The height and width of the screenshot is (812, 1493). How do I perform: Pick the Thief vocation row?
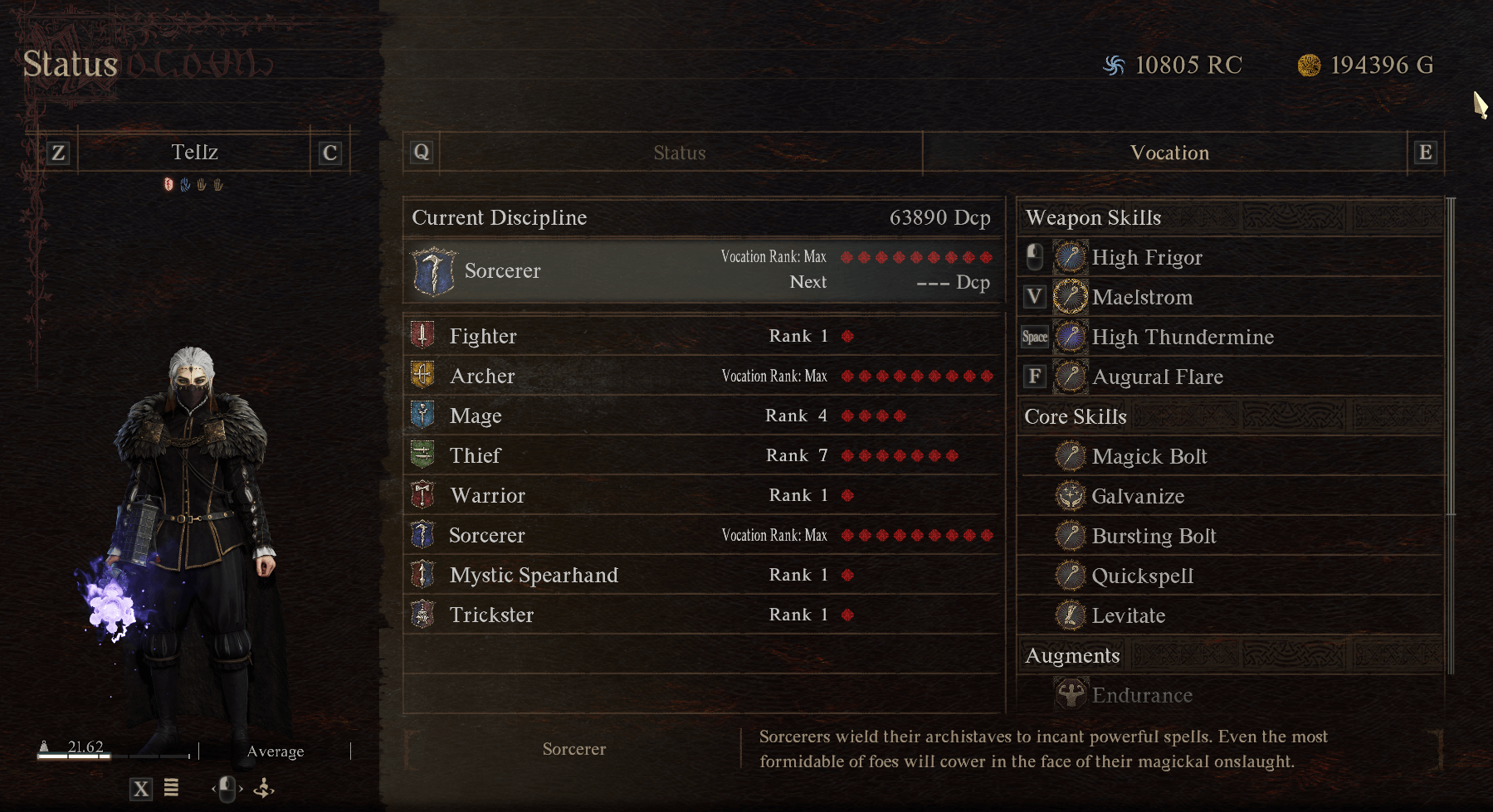coord(702,455)
